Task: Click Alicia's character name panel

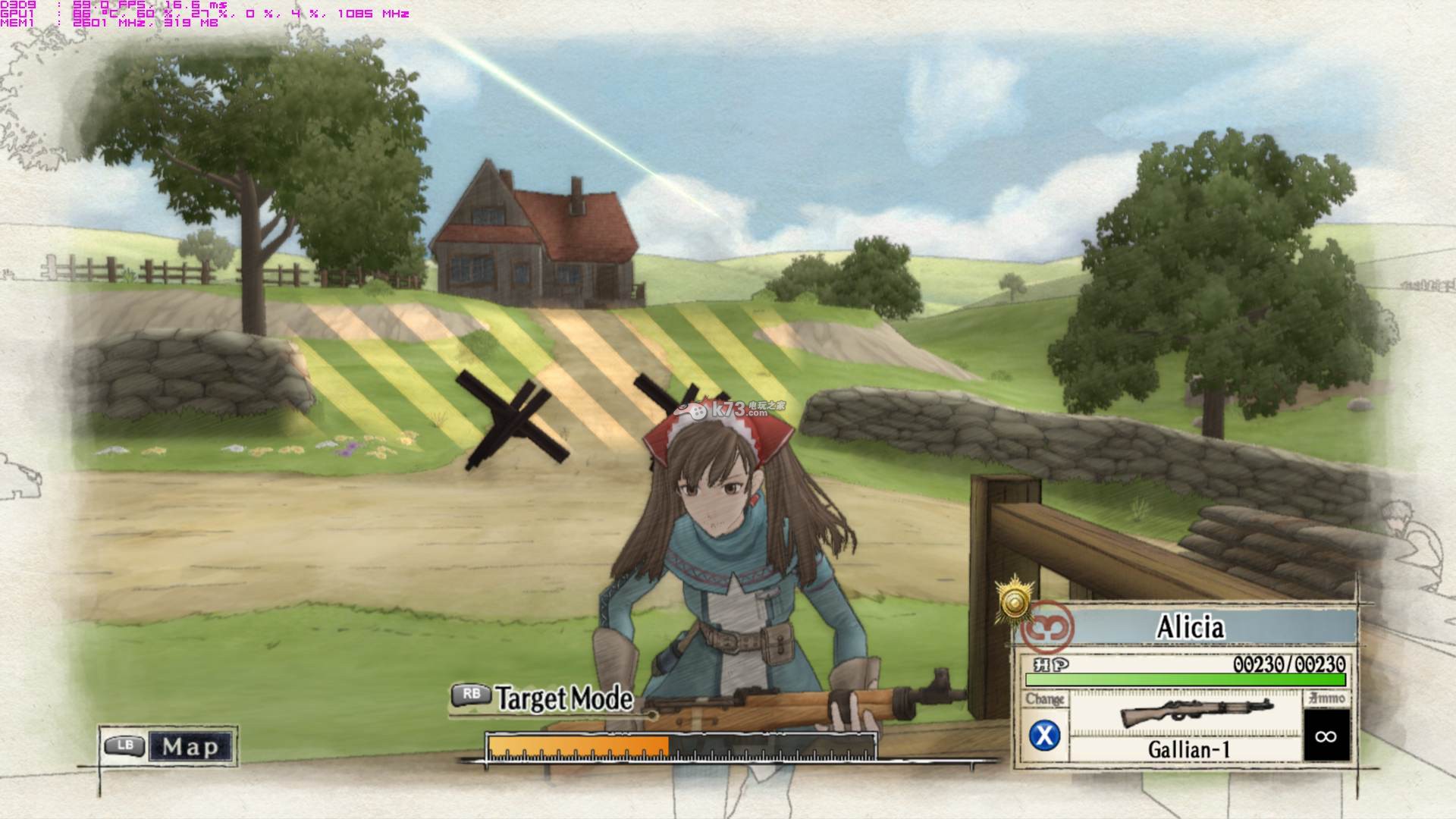Action: click(x=1190, y=627)
